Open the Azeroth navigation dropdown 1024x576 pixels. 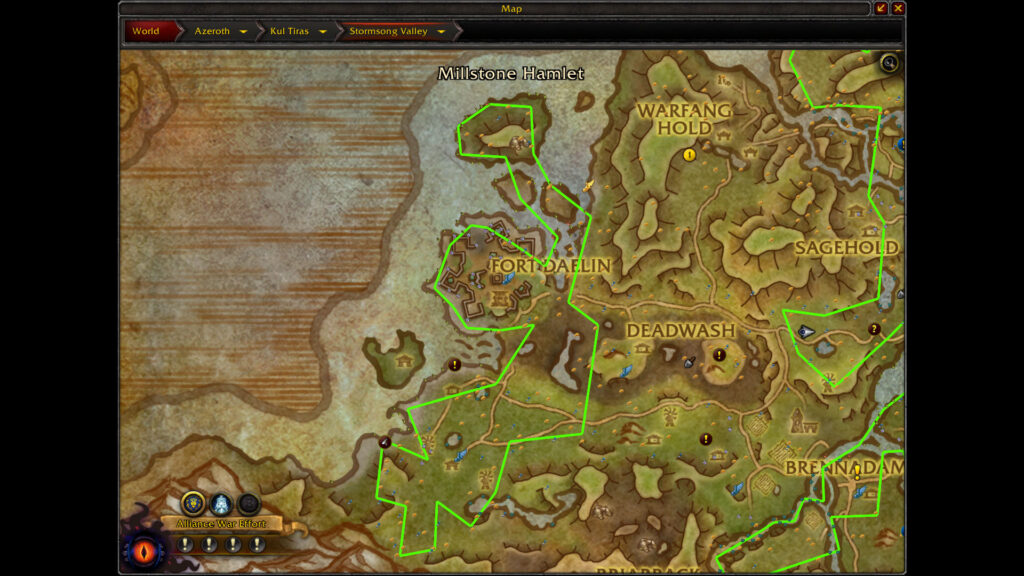tap(243, 31)
